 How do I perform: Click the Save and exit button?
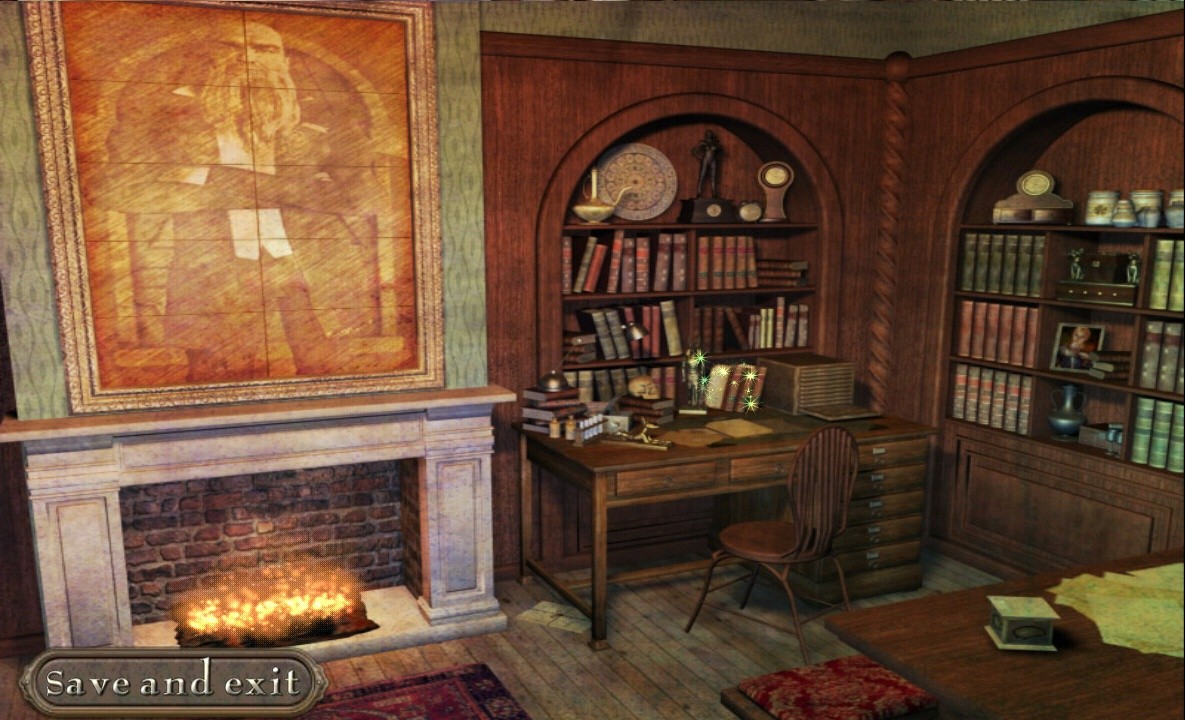[172, 682]
